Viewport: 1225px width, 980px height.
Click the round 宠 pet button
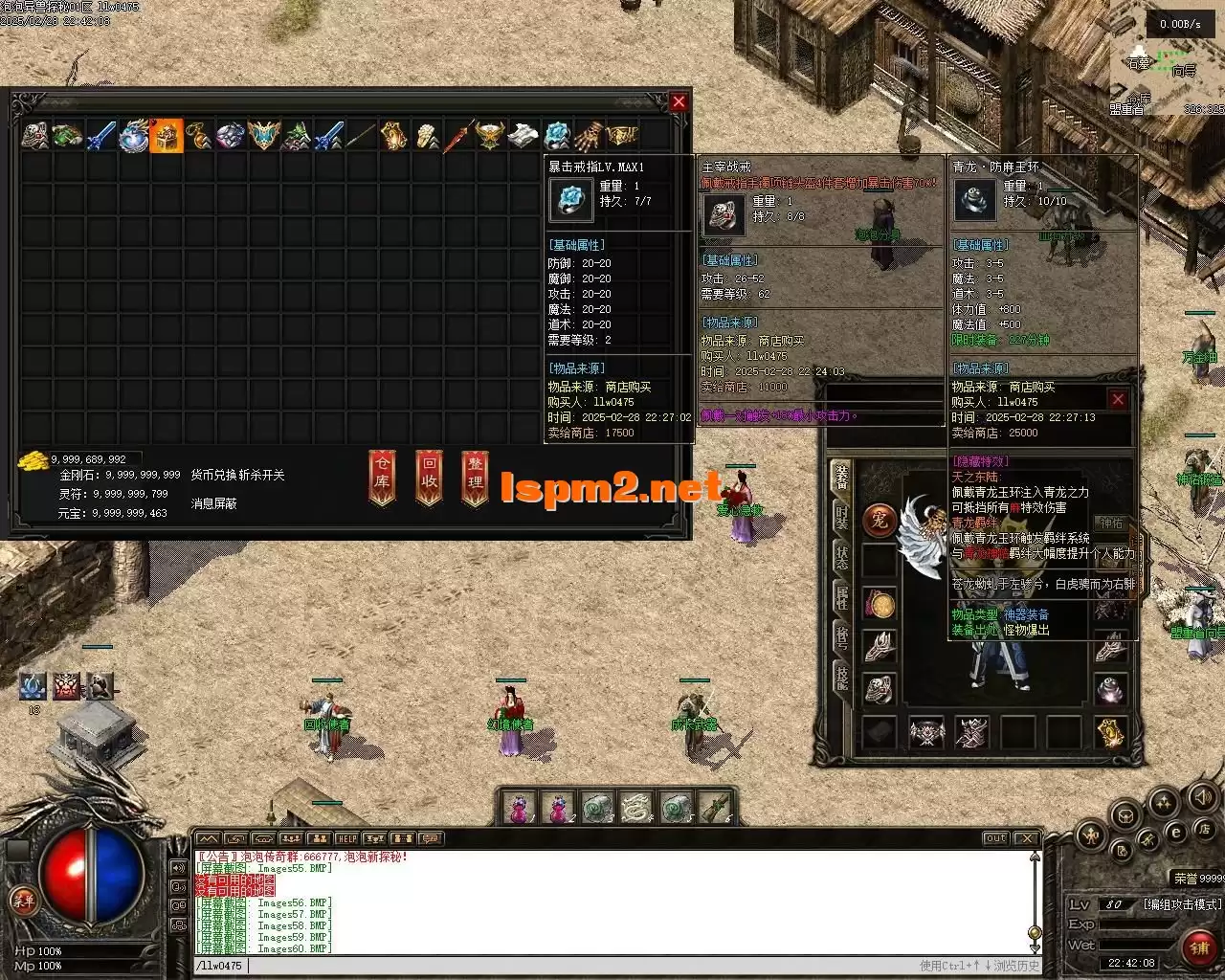878,520
